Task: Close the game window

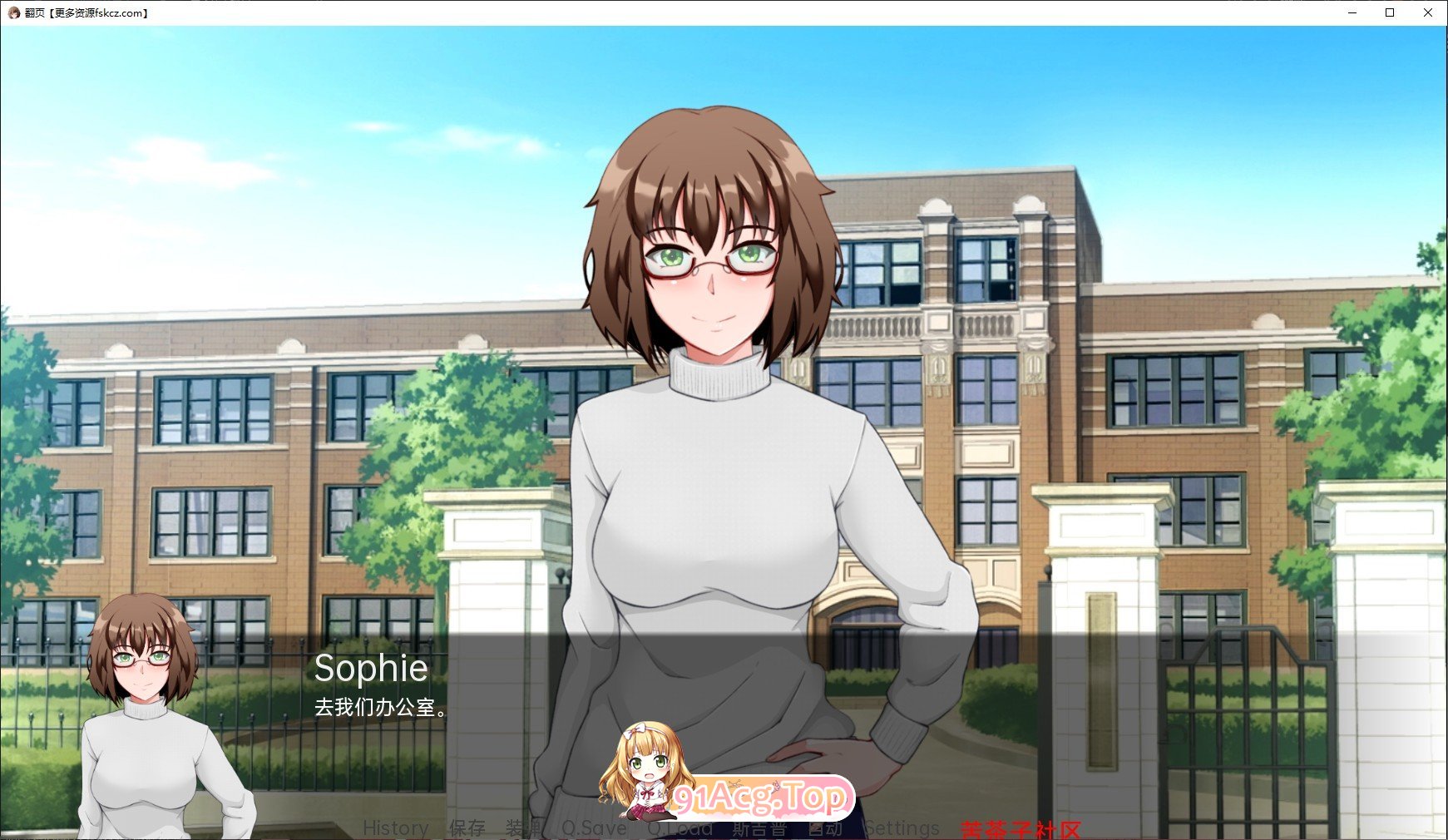Action: pos(1427,12)
